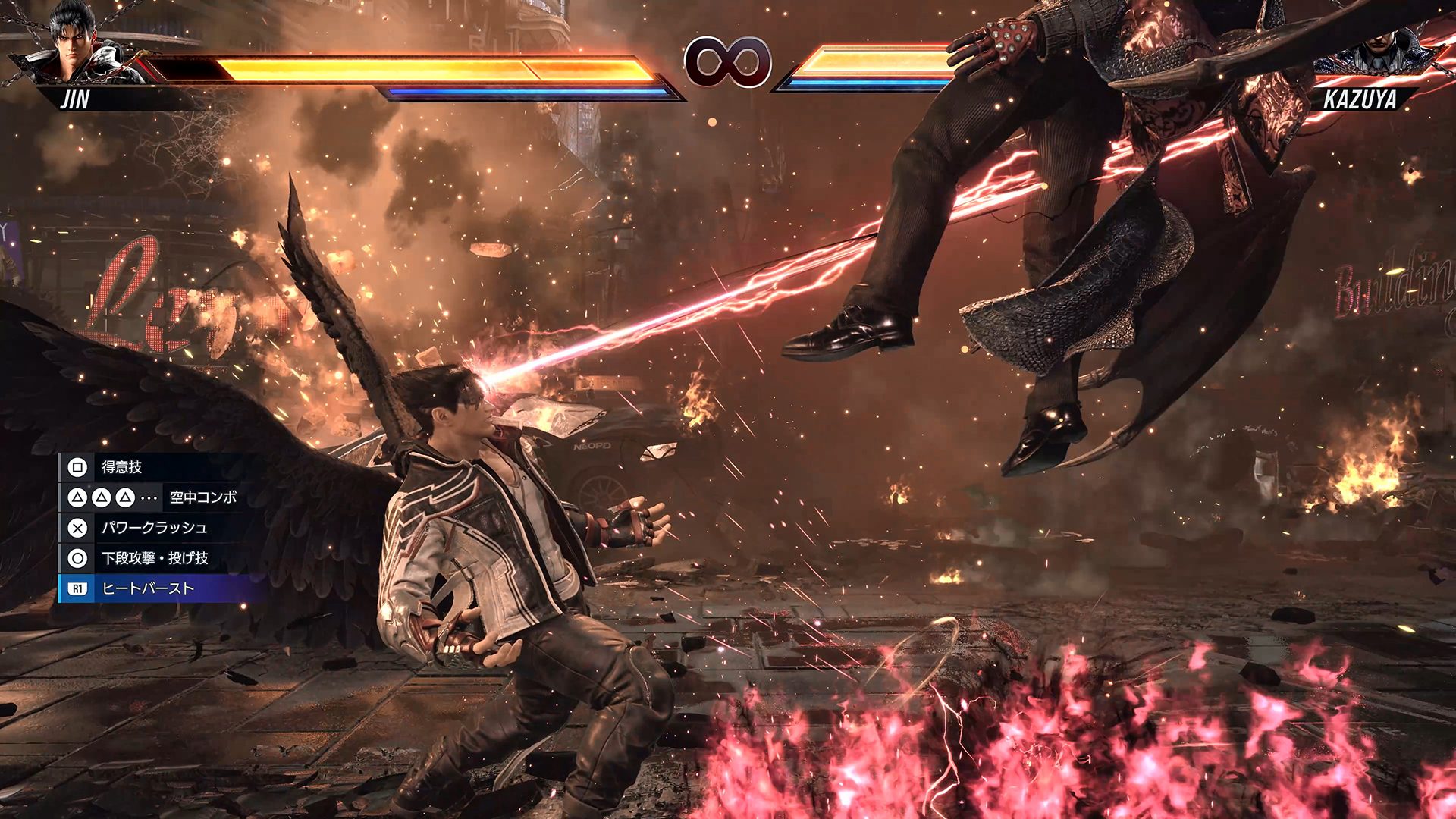Choose the 空中コンボ assist row
1456x819 pixels.
click(x=152, y=497)
